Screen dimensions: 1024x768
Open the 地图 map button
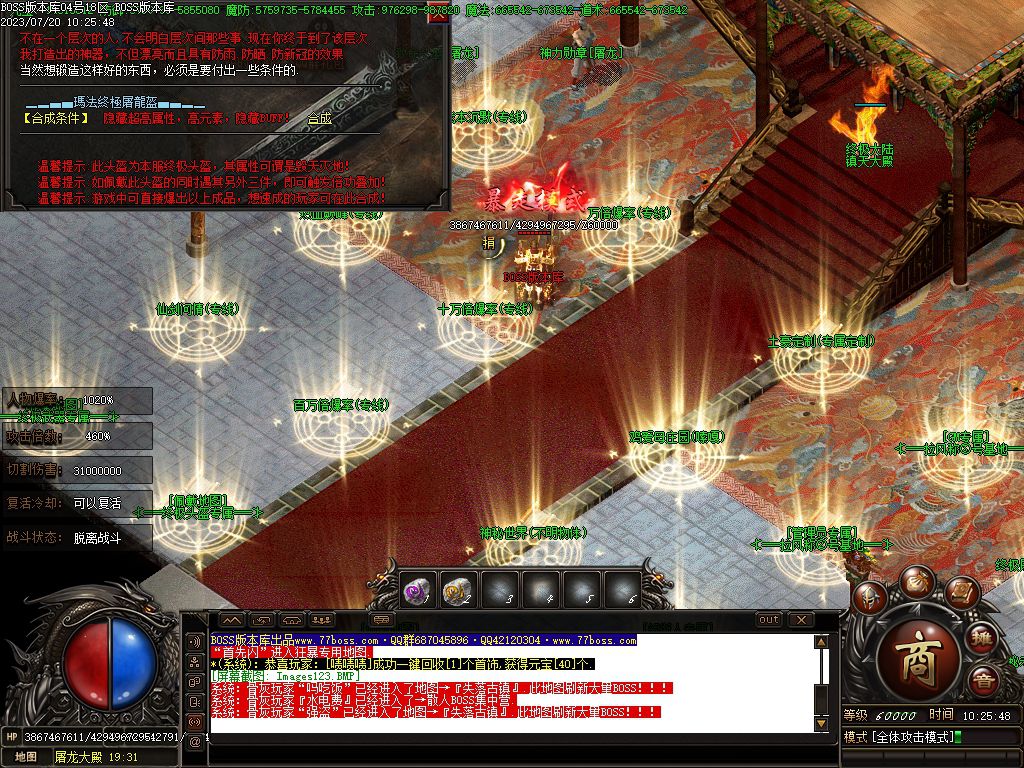(26, 757)
